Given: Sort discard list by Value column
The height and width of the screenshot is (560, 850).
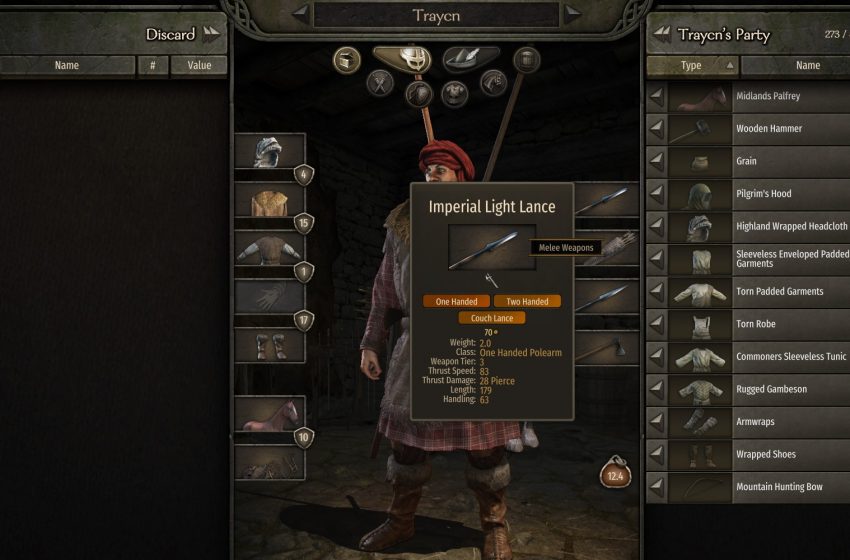Looking at the screenshot, I should [199, 66].
